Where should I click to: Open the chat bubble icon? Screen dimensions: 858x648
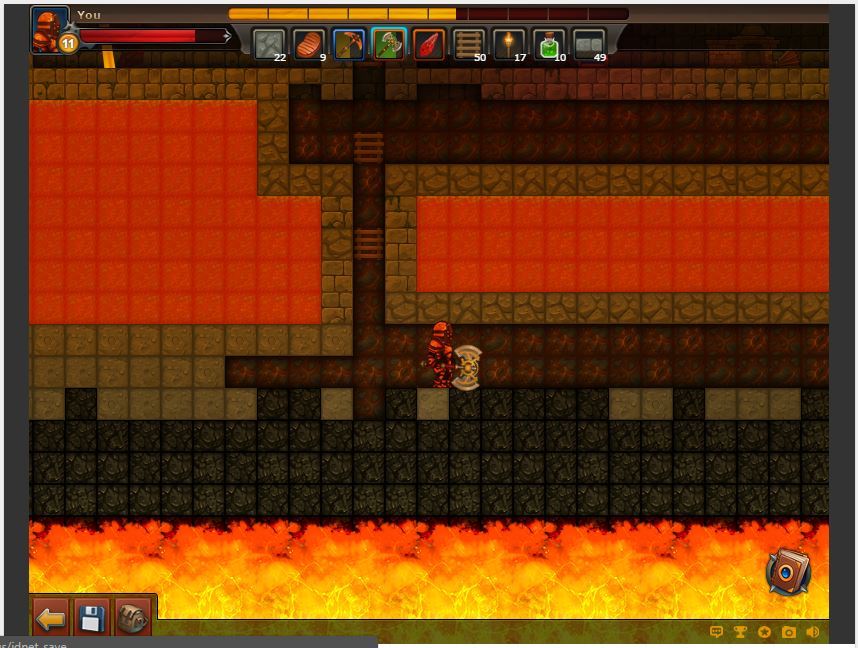(716, 632)
